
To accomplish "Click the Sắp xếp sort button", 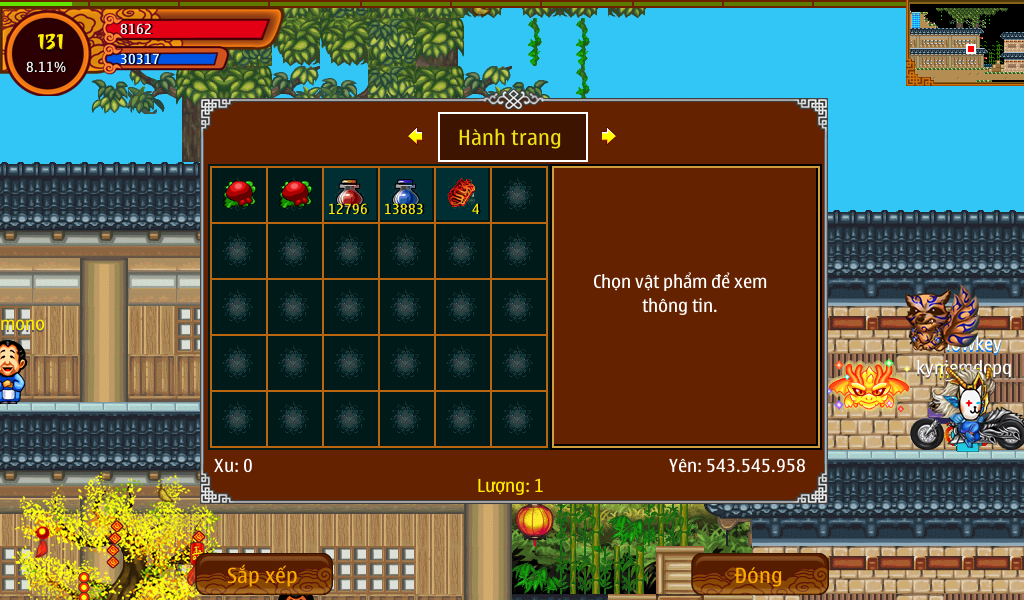I will pos(263,575).
